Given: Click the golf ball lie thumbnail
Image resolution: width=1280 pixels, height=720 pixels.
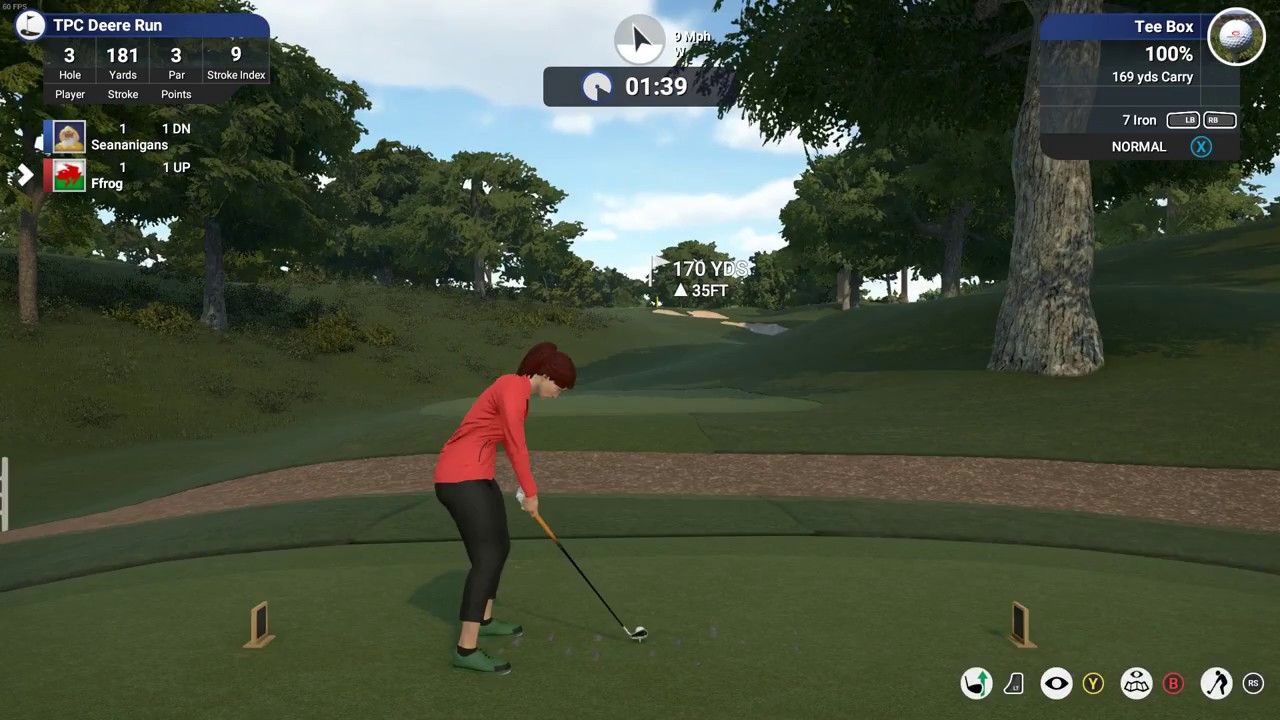Looking at the screenshot, I should [1236, 37].
